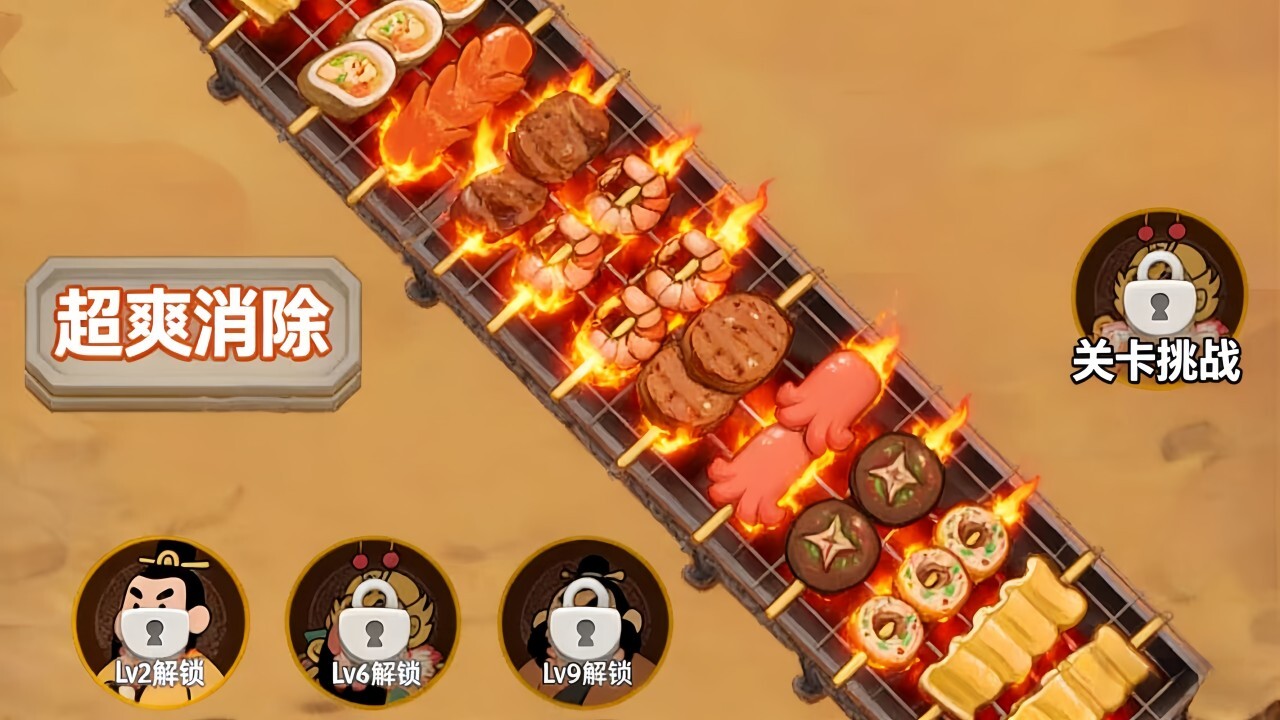Start the 超爽消除 mode
Image resolution: width=1280 pixels, height=720 pixels.
192,328
